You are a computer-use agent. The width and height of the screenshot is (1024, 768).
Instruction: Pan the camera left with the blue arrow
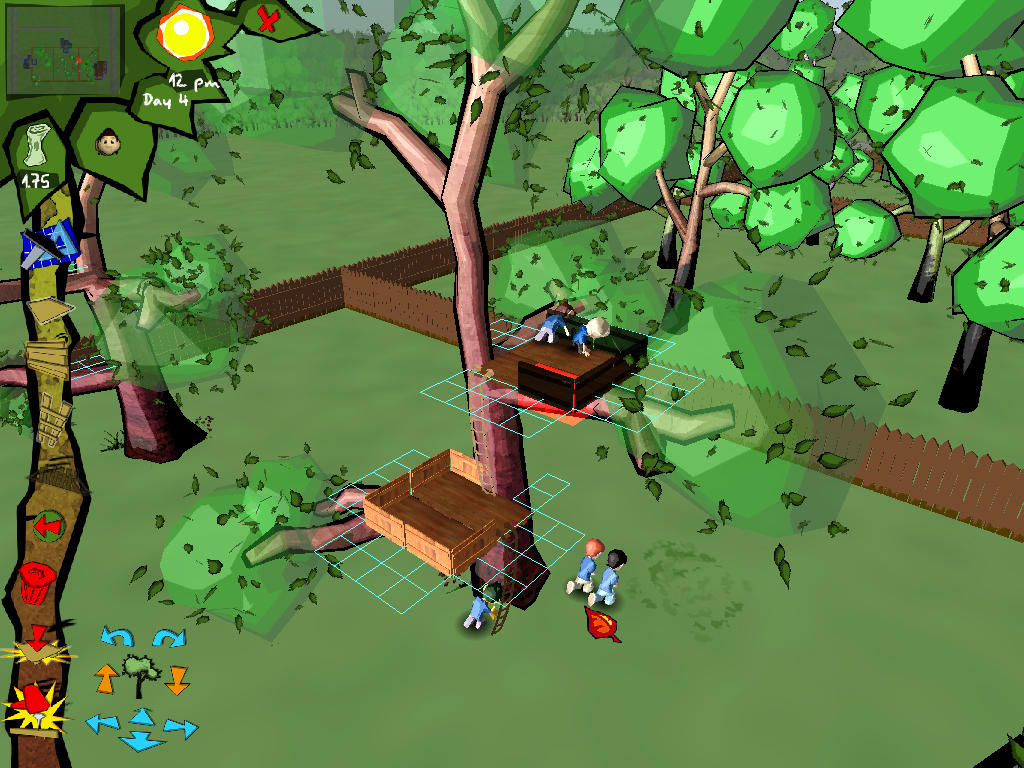[101, 722]
